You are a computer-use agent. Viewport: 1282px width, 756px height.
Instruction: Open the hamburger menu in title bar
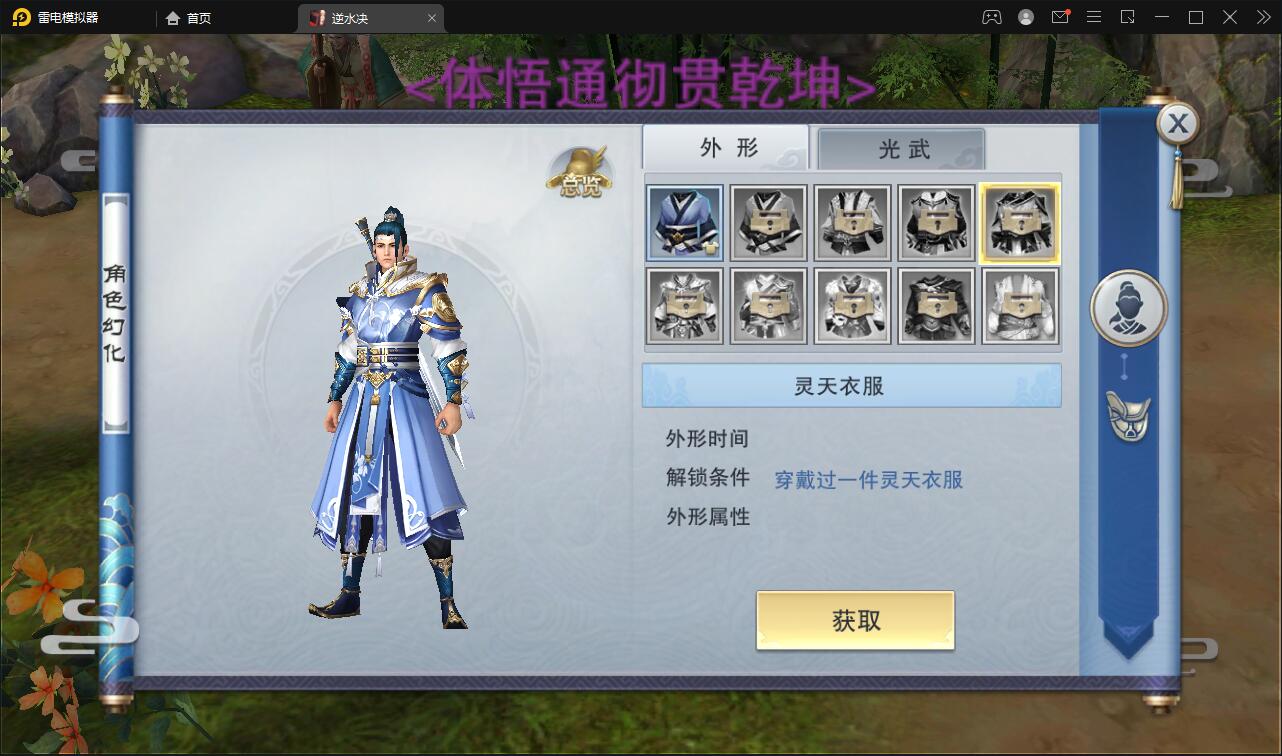(1094, 17)
